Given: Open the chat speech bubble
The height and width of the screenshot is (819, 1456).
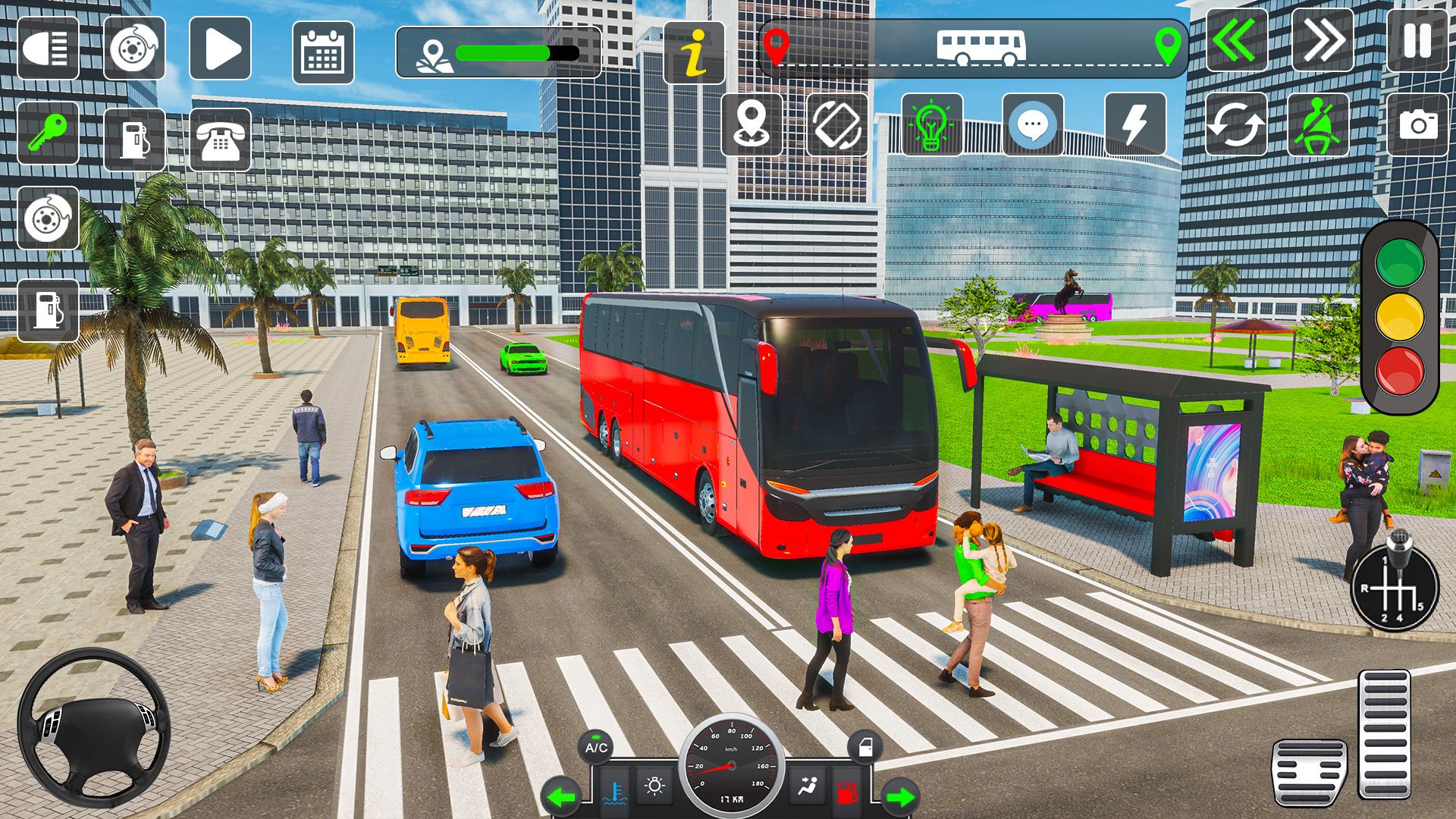Looking at the screenshot, I should (1033, 124).
